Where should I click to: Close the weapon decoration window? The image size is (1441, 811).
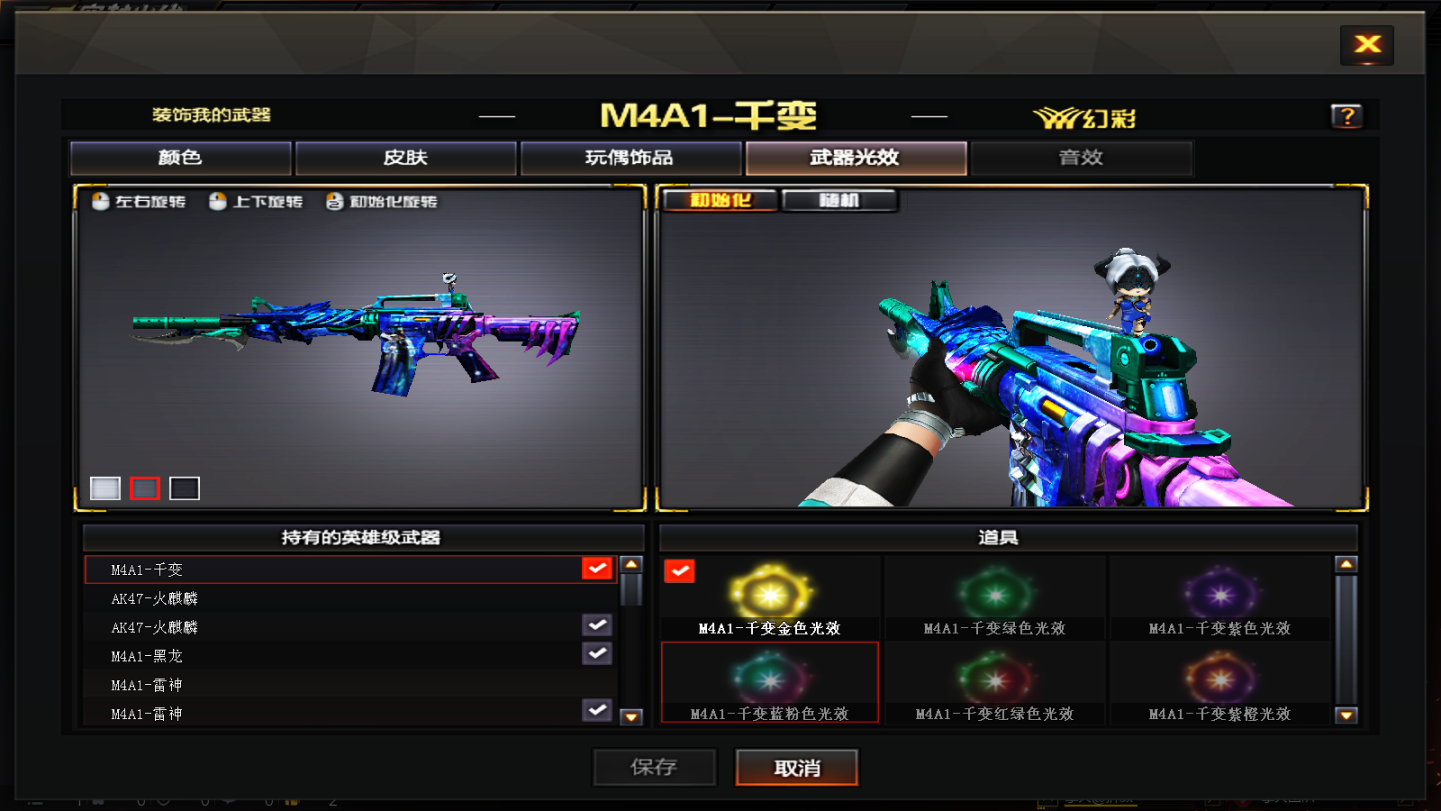click(x=1366, y=44)
